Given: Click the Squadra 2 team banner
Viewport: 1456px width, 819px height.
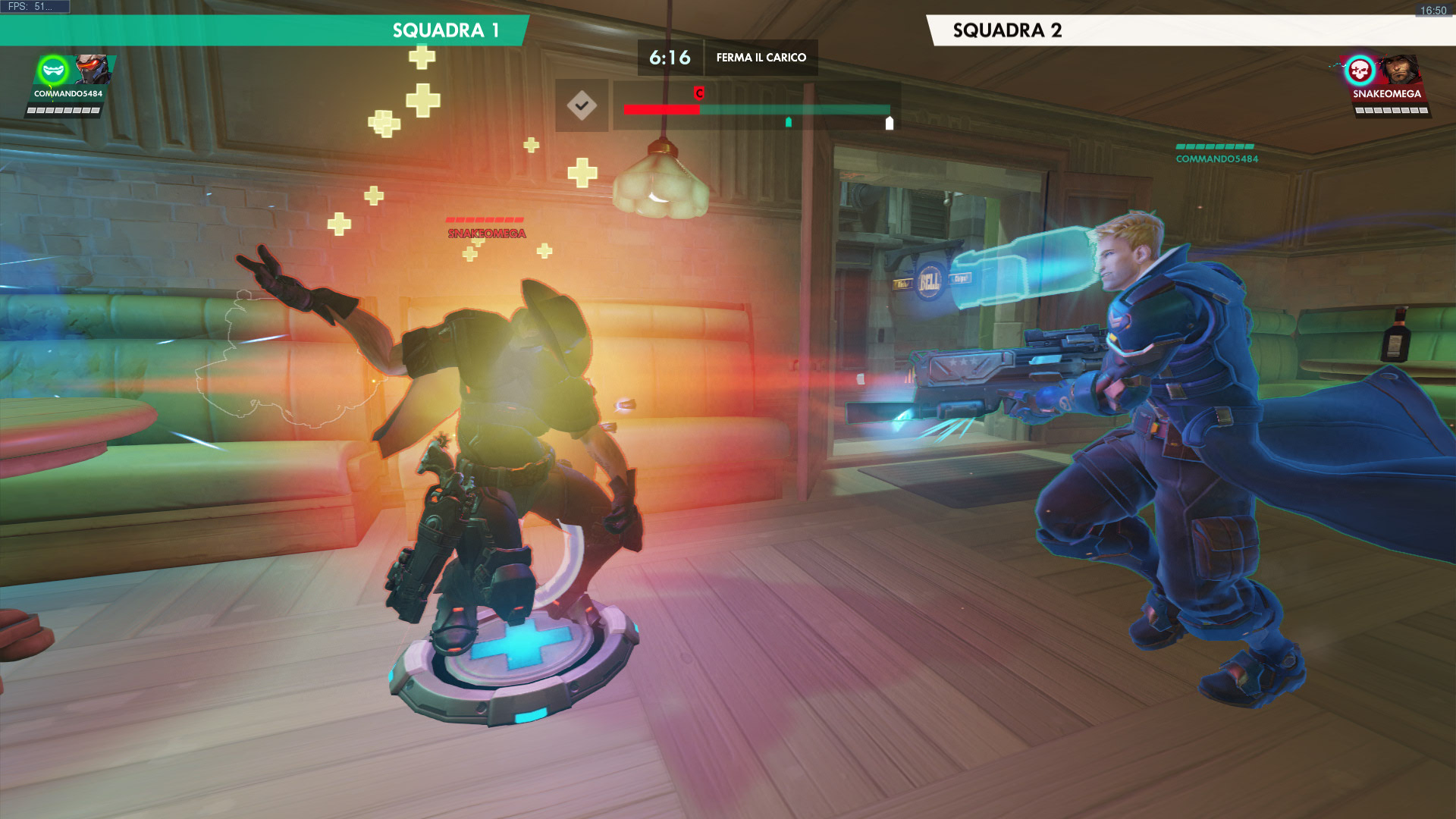Looking at the screenshot, I should [1191, 30].
